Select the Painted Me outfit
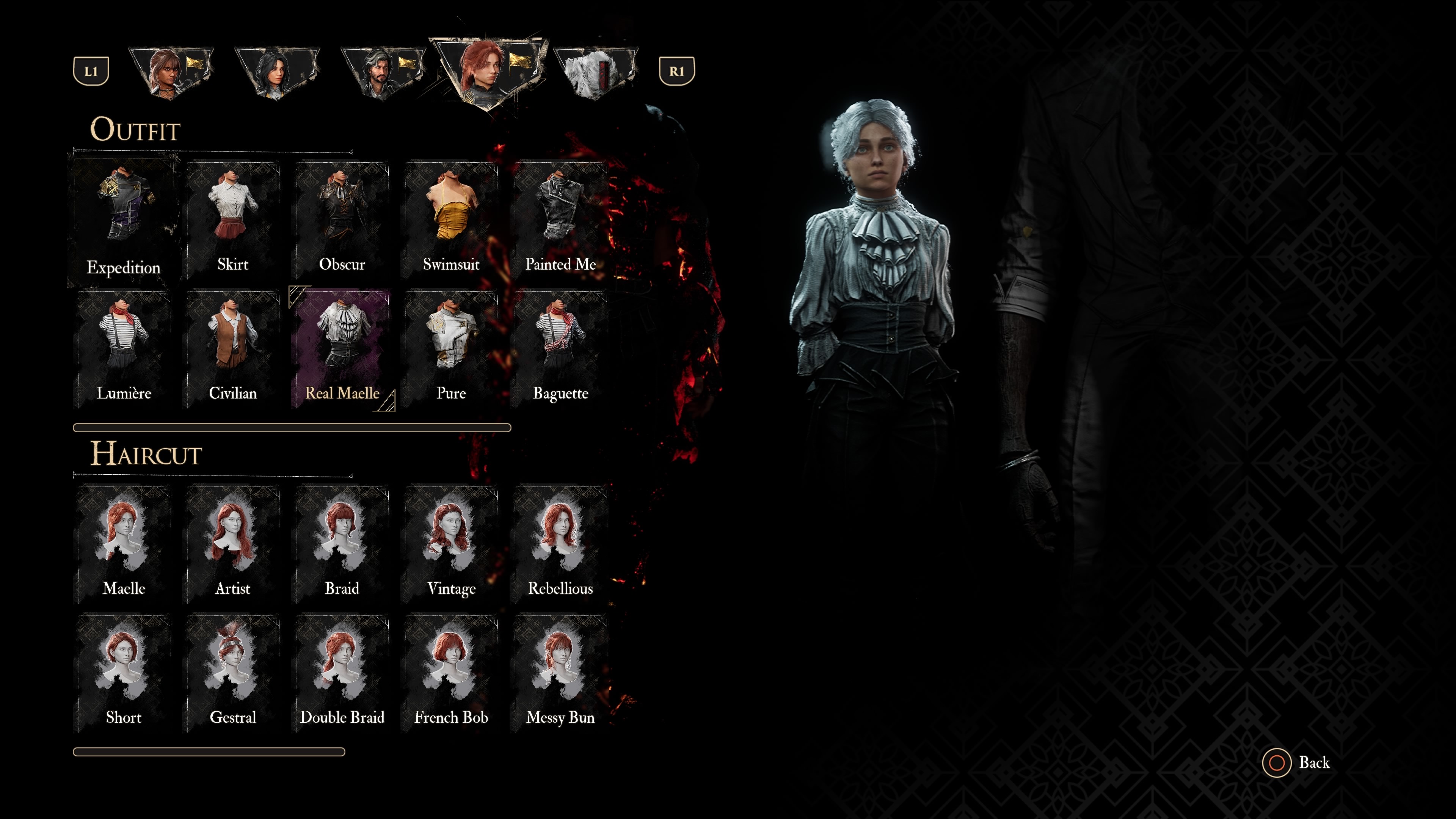 560,218
